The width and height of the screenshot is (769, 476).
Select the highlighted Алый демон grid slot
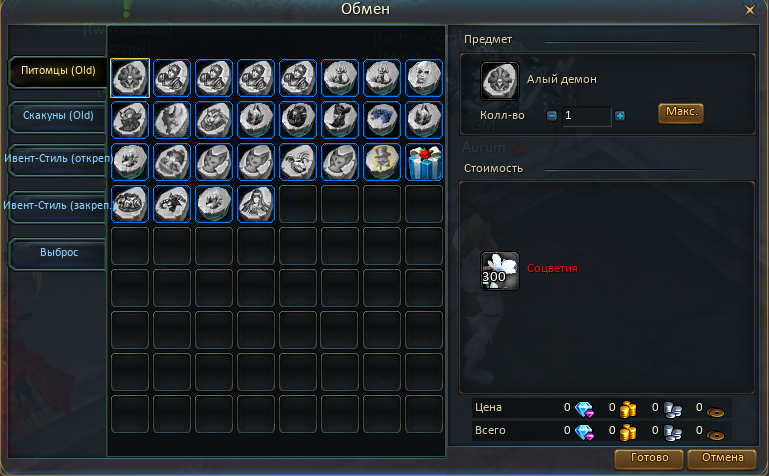click(130, 77)
